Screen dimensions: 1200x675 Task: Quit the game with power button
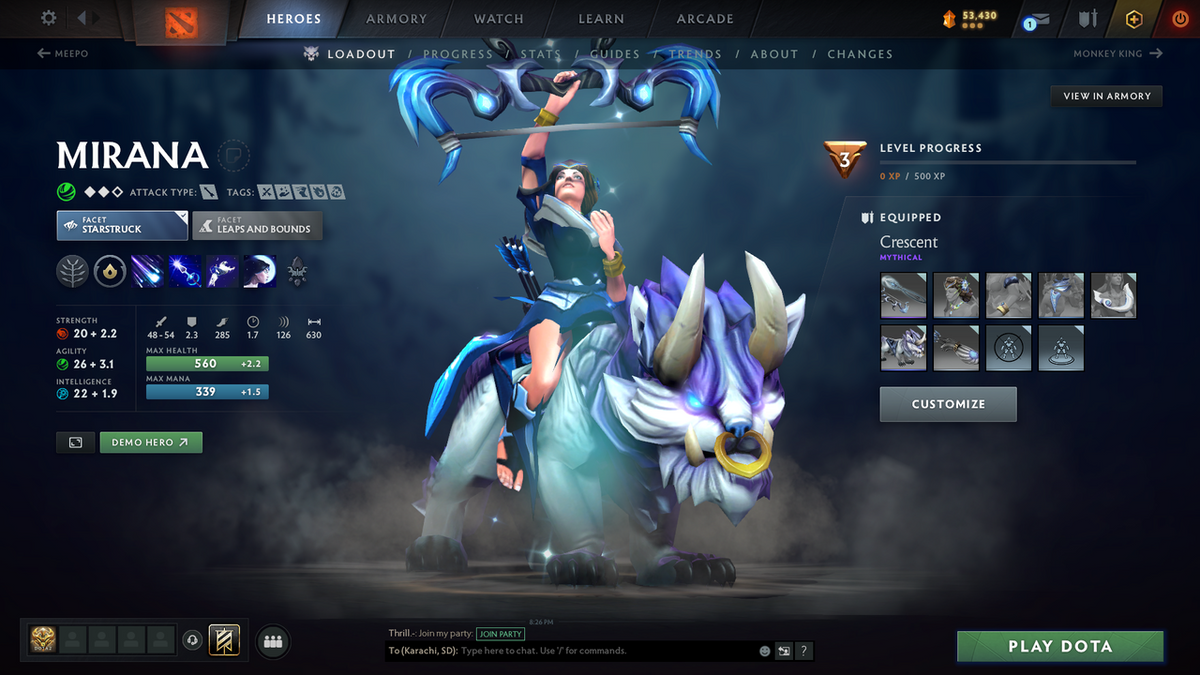(1180, 19)
